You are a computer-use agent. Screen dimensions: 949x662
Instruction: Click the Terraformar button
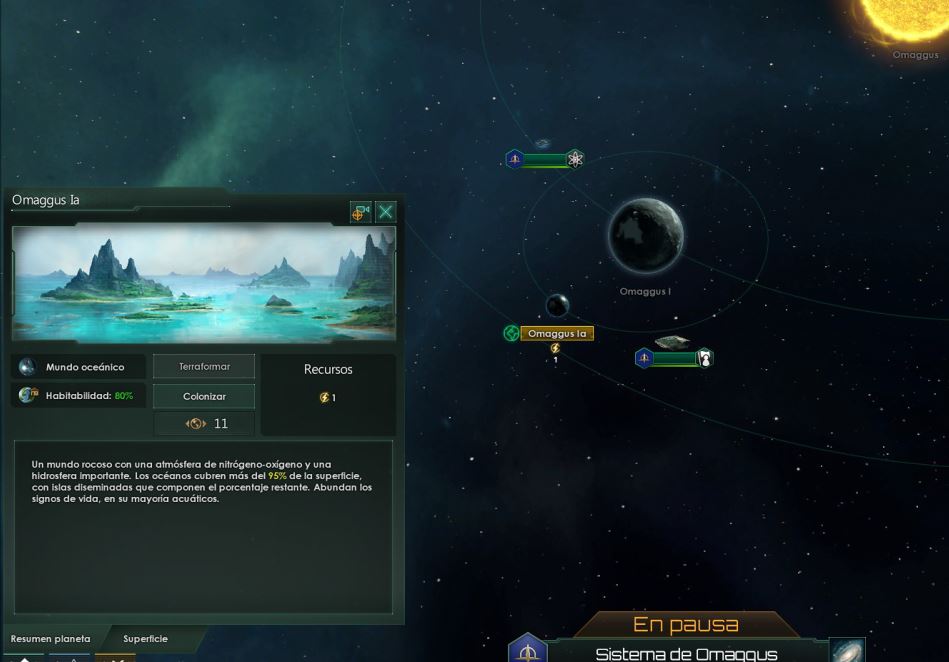click(204, 367)
